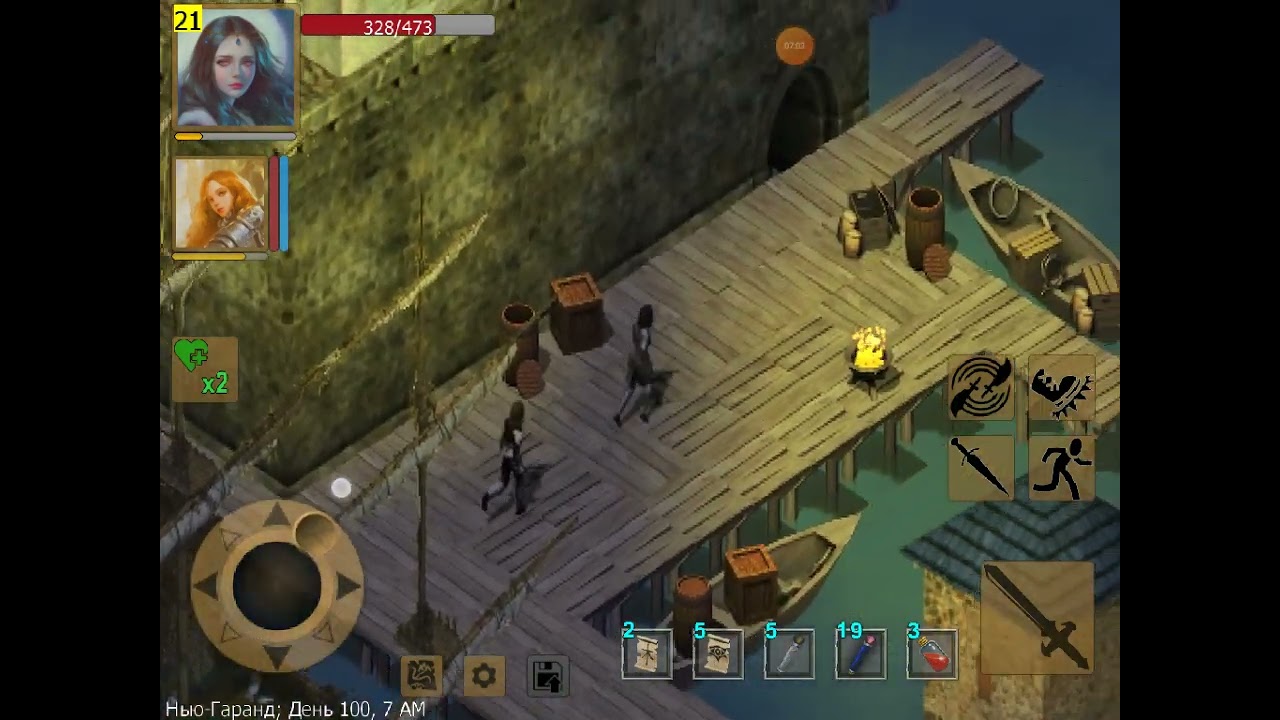1280x720 pixels.
Task: Use the rune scroll with count 2
Action: pyautogui.click(x=646, y=654)
